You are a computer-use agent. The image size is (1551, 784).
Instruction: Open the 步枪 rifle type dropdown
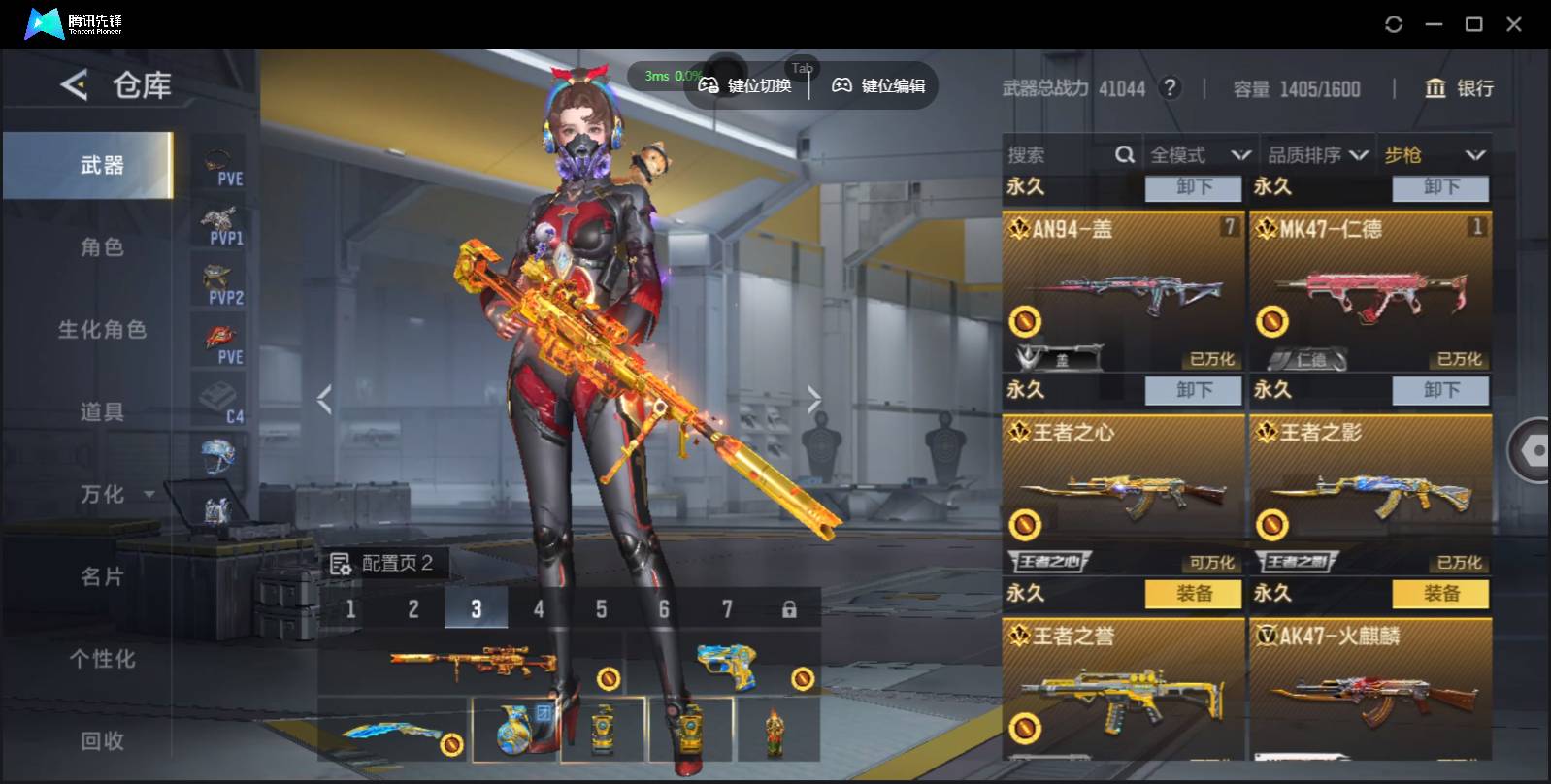pos(1434,155)
